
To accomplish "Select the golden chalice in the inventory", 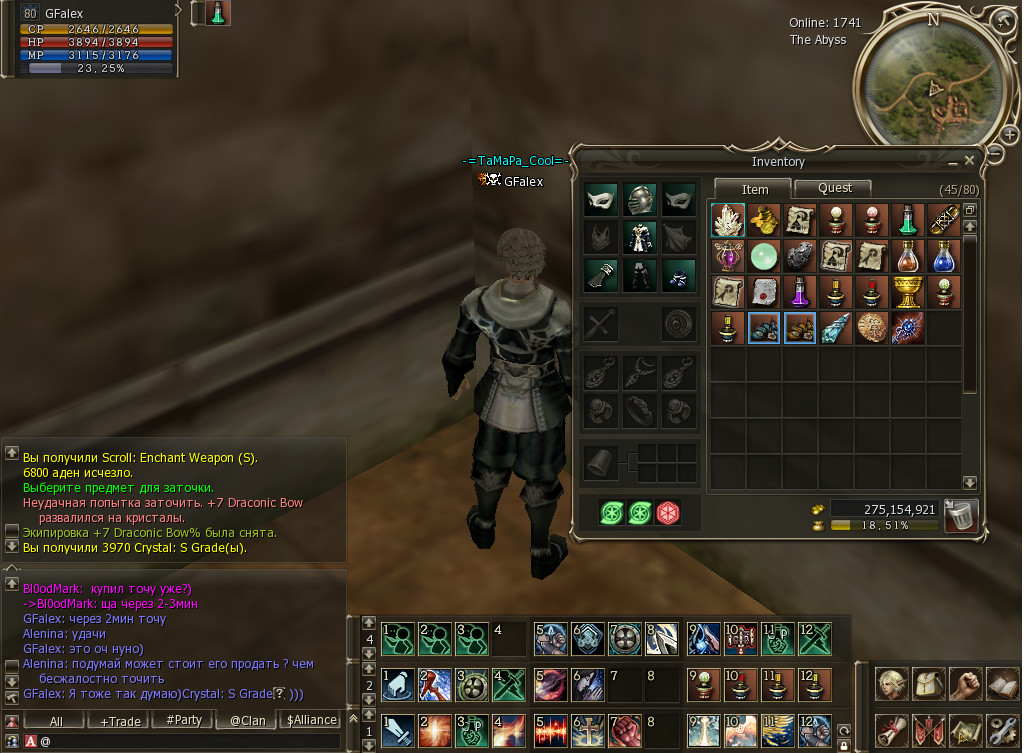I will pyautogui.click(x=908, y=292).
